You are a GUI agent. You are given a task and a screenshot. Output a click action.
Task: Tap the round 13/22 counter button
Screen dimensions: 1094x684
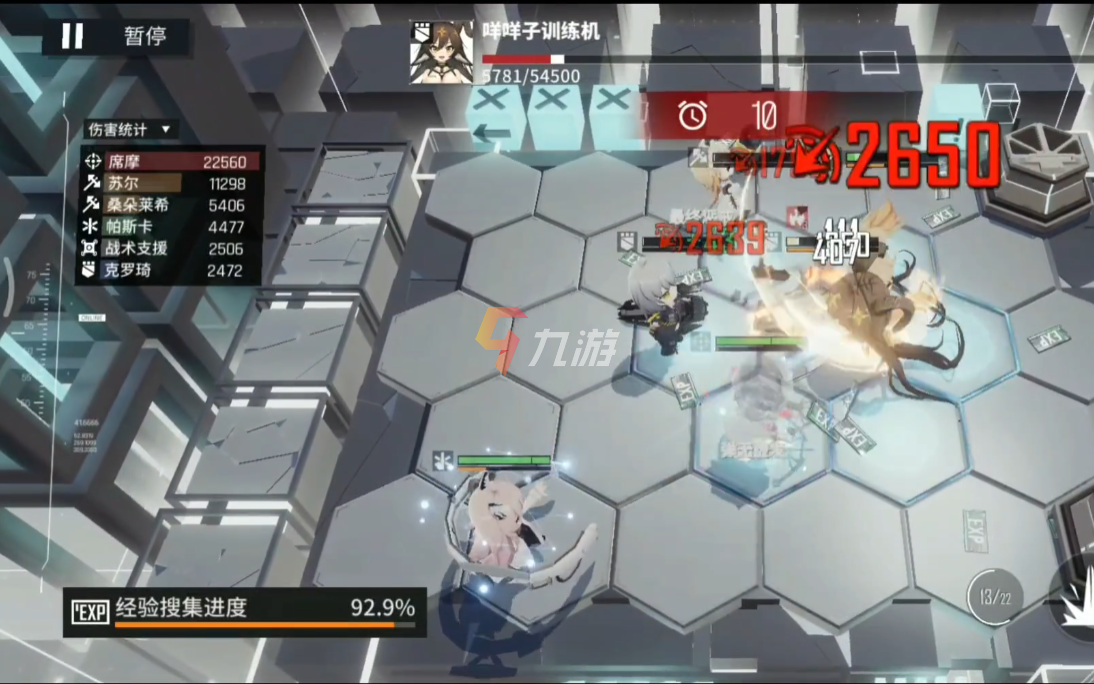pyautogui.click(x=995, y=598)
